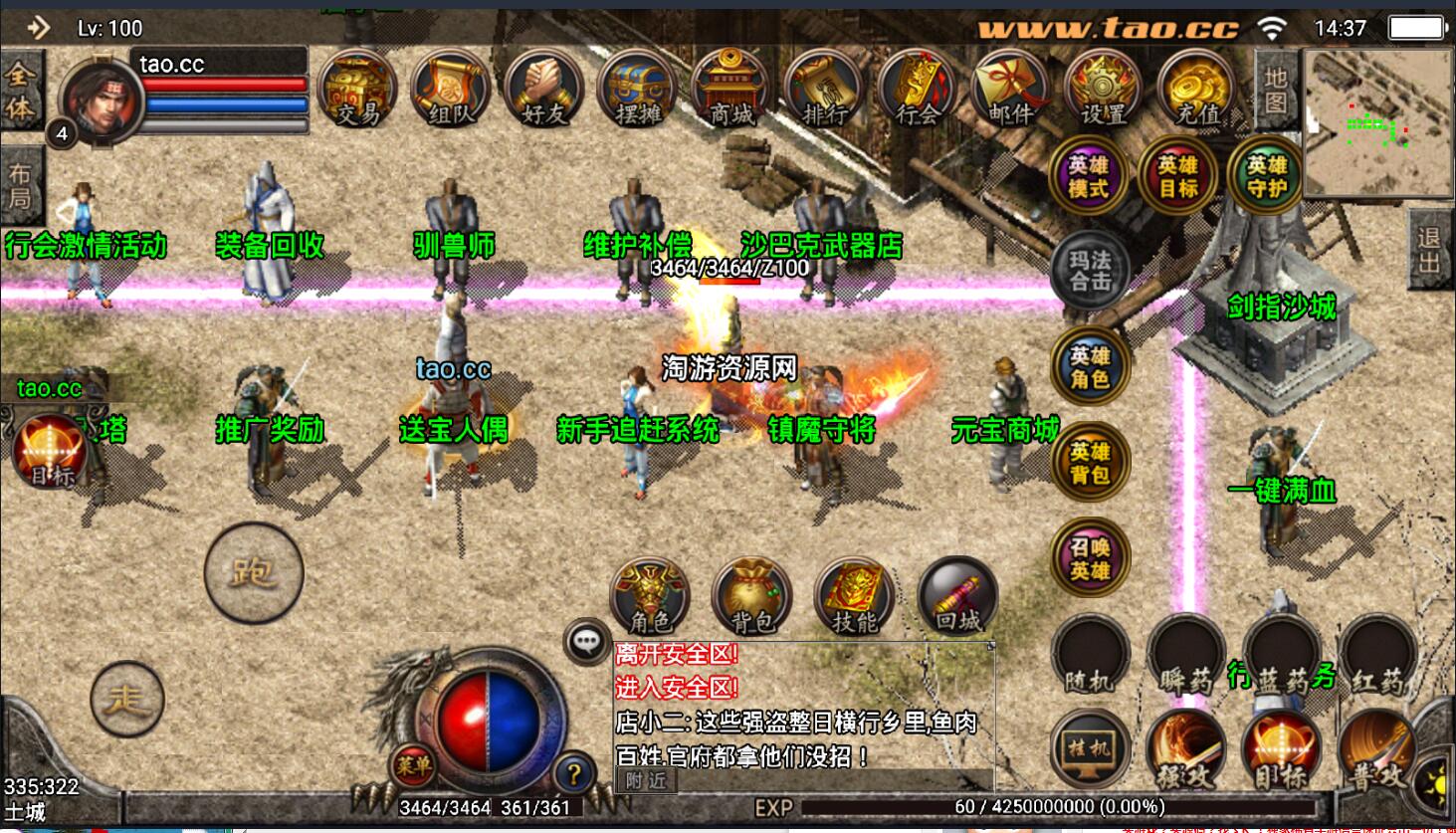Open the 背包 inventory bag

tap(752, 597)
